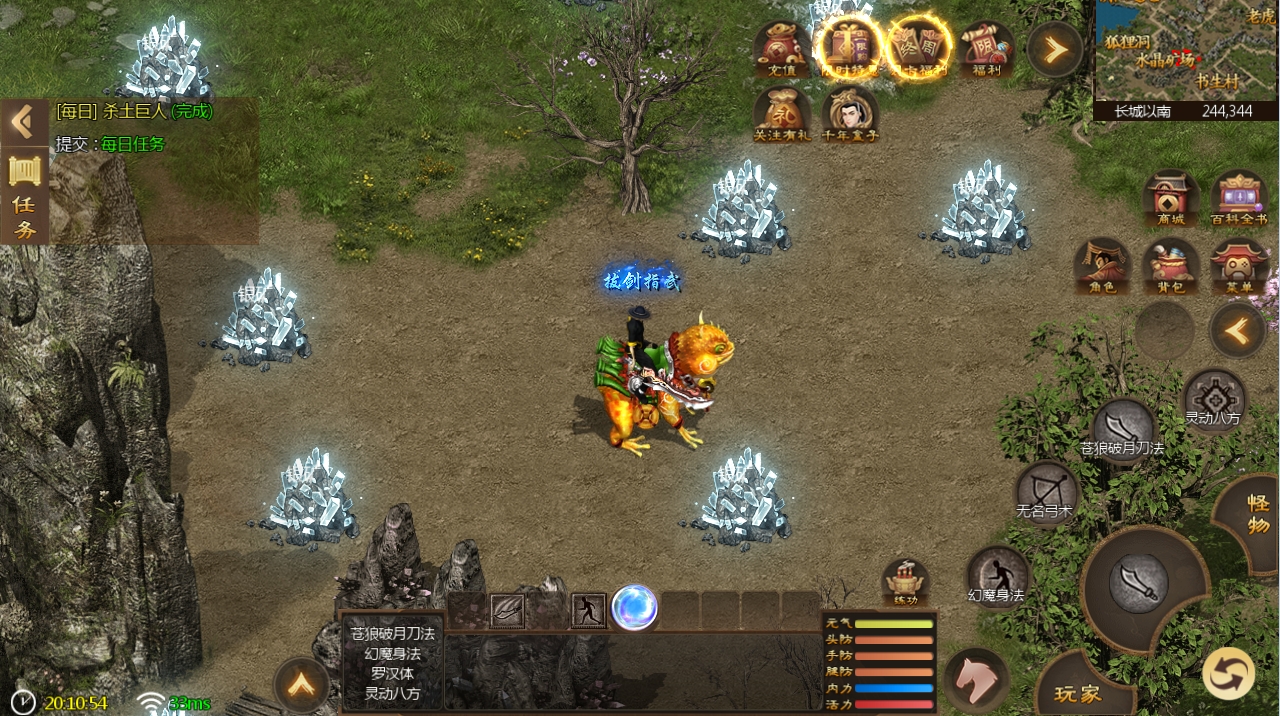1280x716 pixels.
Task: Open the 商城 shop
Action: point(1171,198)
